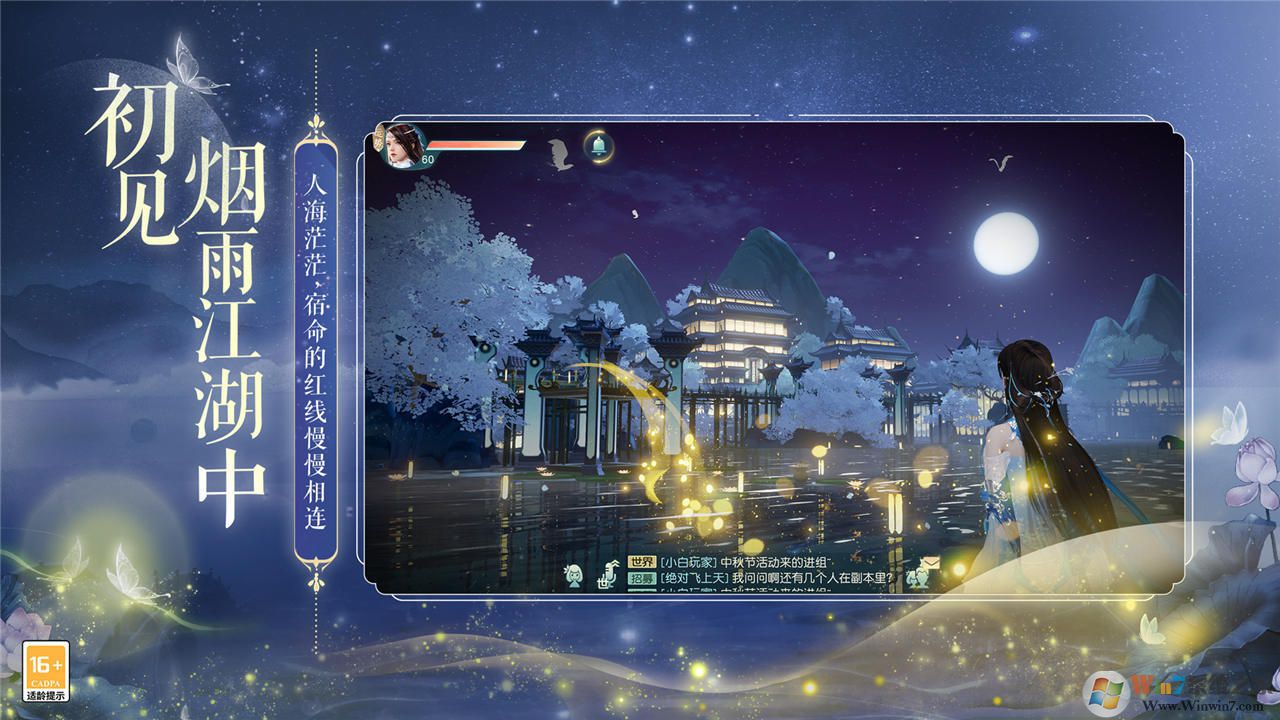Click the [绝对飞上天] dungeon question message

point(776,578)
